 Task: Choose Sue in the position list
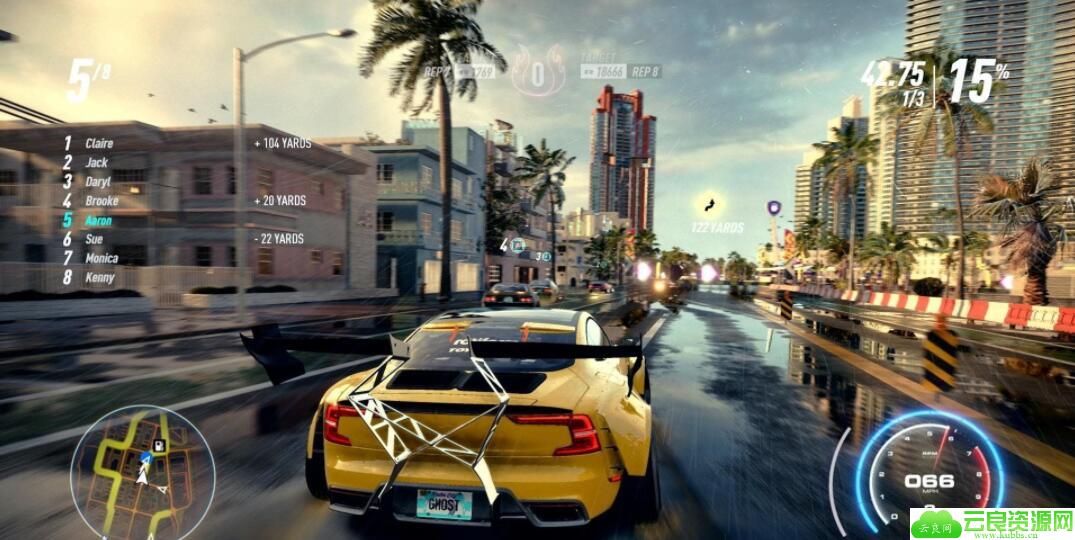tap(94, 239)
